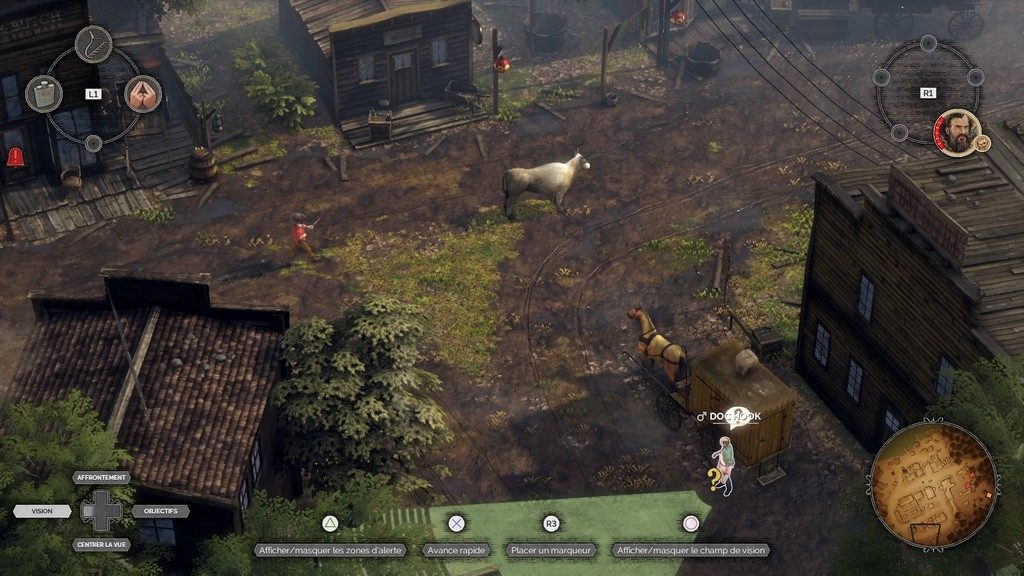Click the red alarm bell icon

tap(15, 156)
